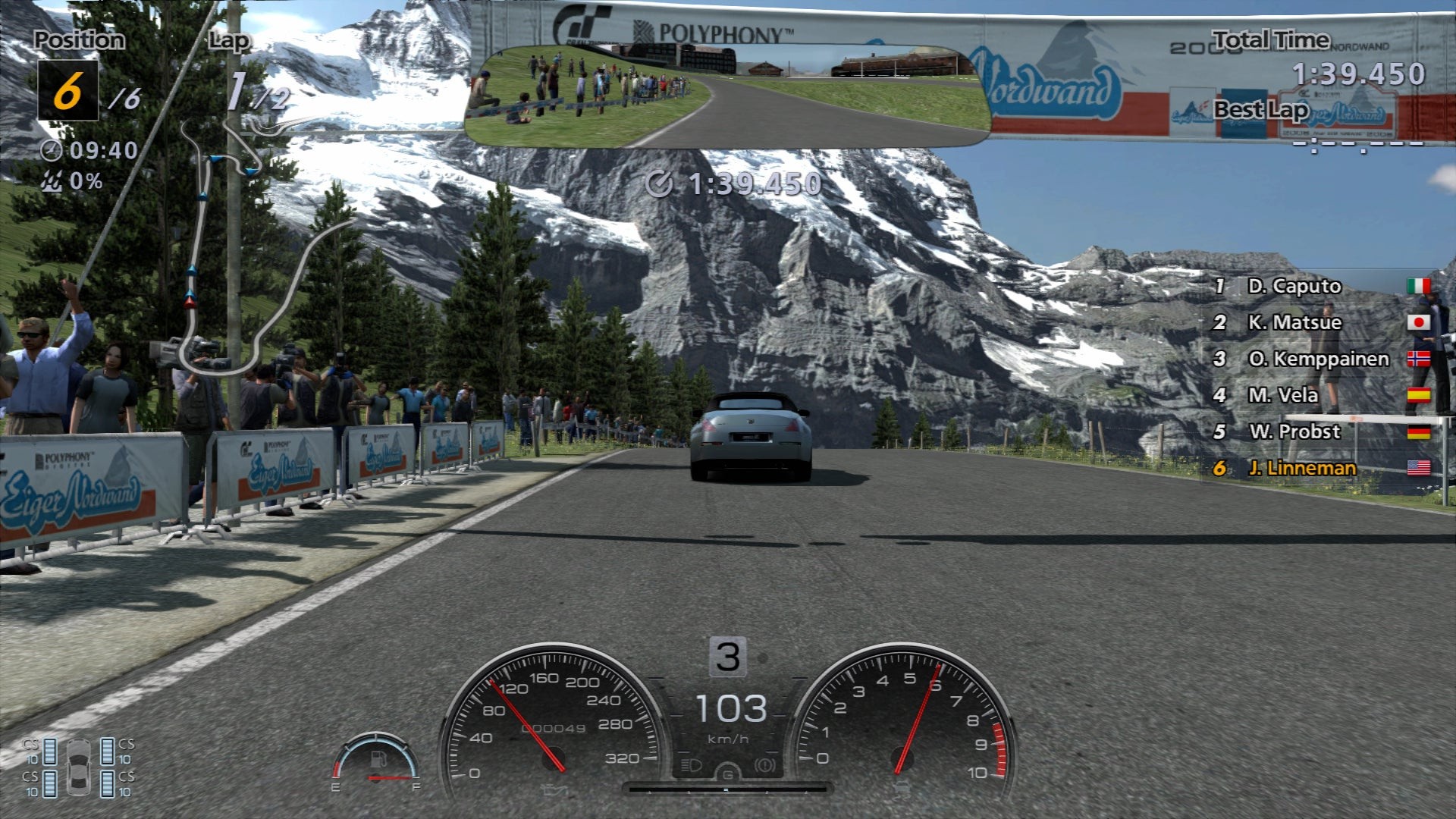Click the rear-view mirror display
The height and width of the screenshot is (819, 1456).
click(726, 96)
